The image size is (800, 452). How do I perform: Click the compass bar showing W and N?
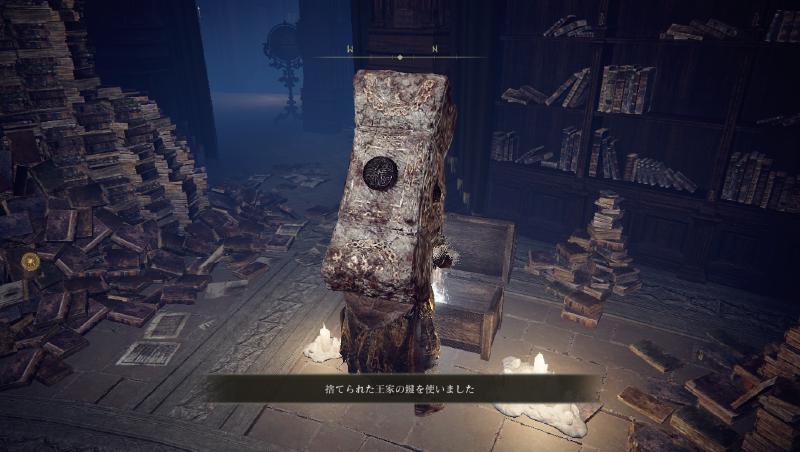399,55
